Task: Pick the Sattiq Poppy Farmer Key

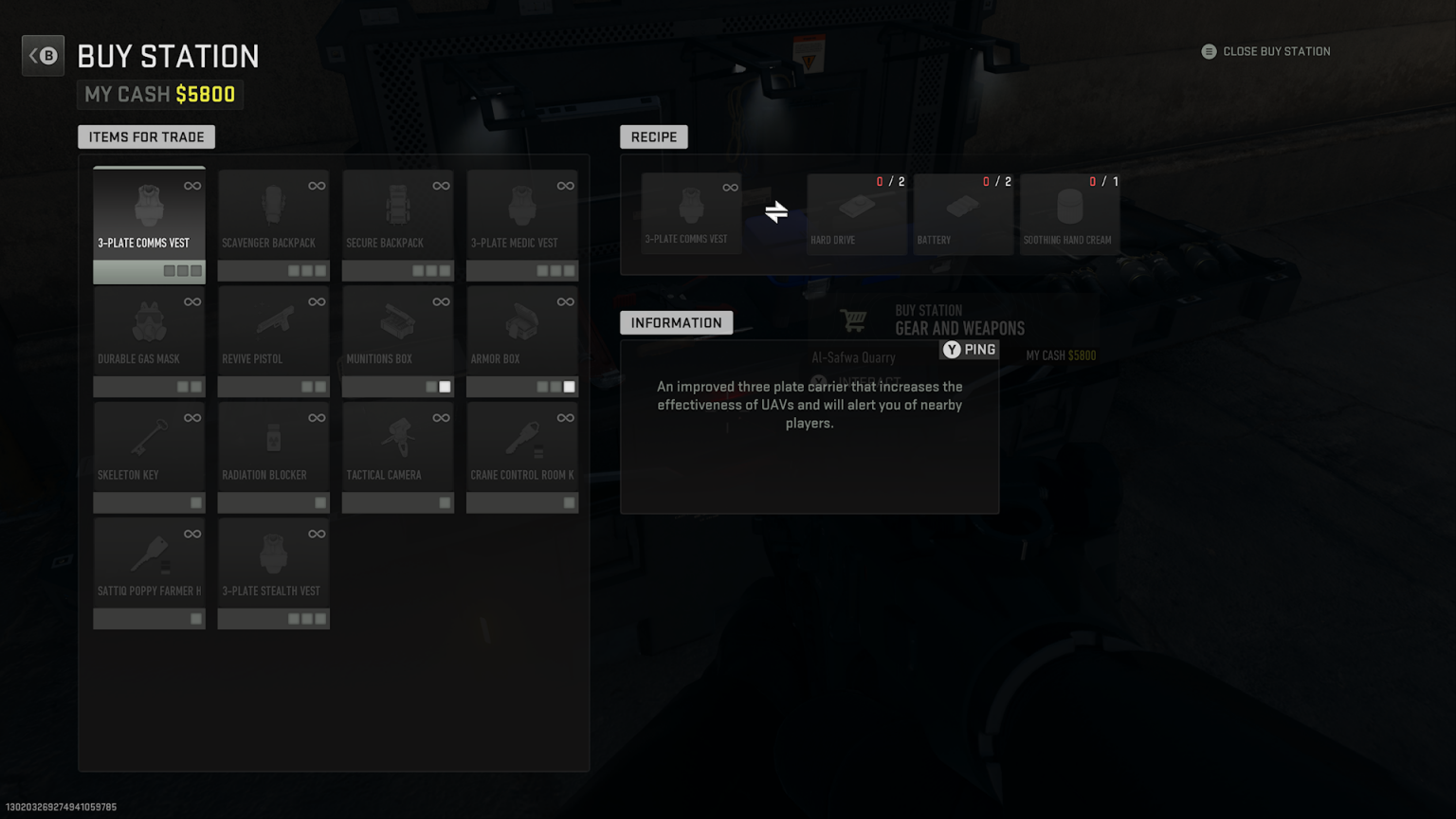Action: pyautogui.click(x=148, y=561)
